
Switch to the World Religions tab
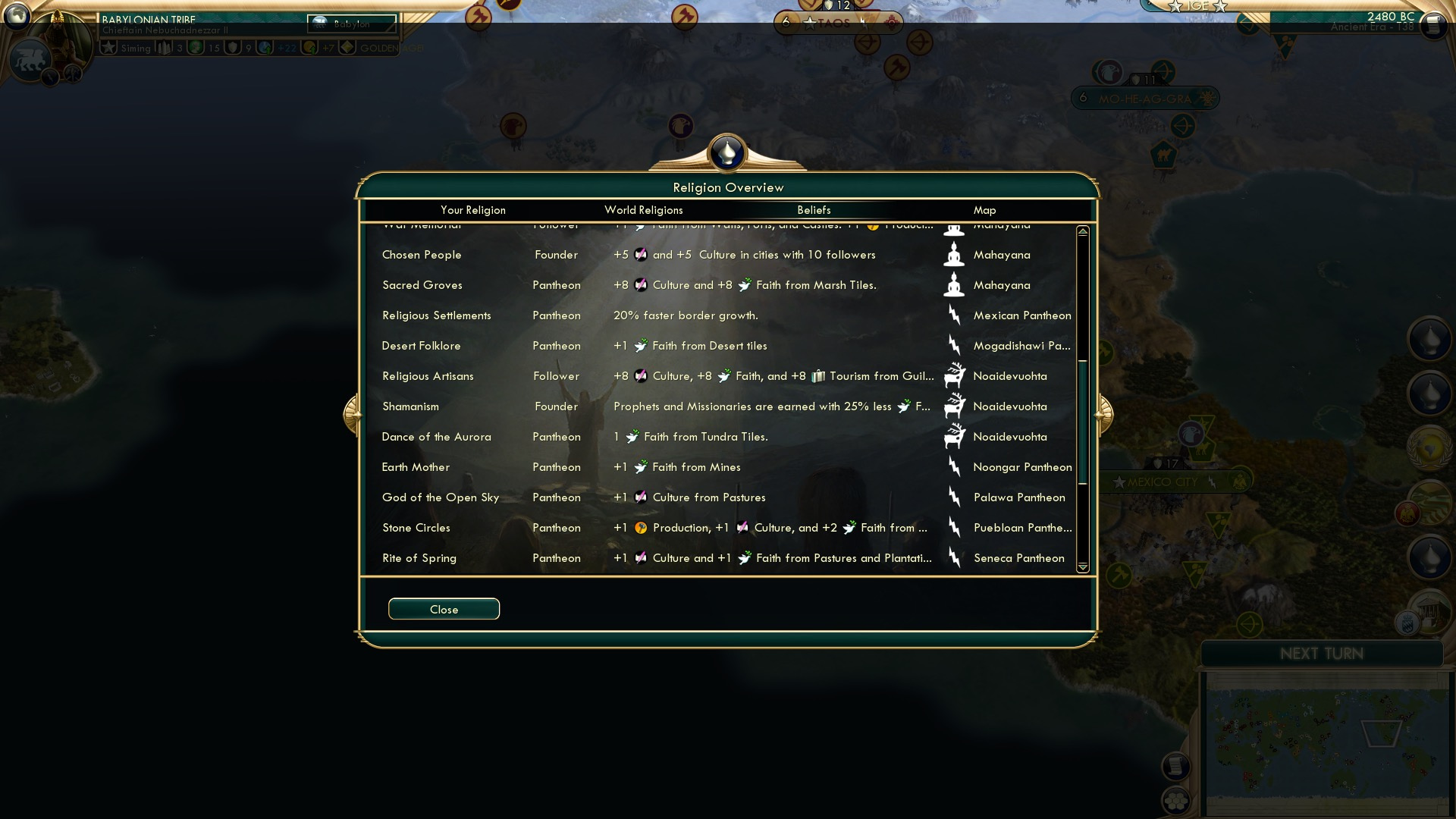(643, 210)
